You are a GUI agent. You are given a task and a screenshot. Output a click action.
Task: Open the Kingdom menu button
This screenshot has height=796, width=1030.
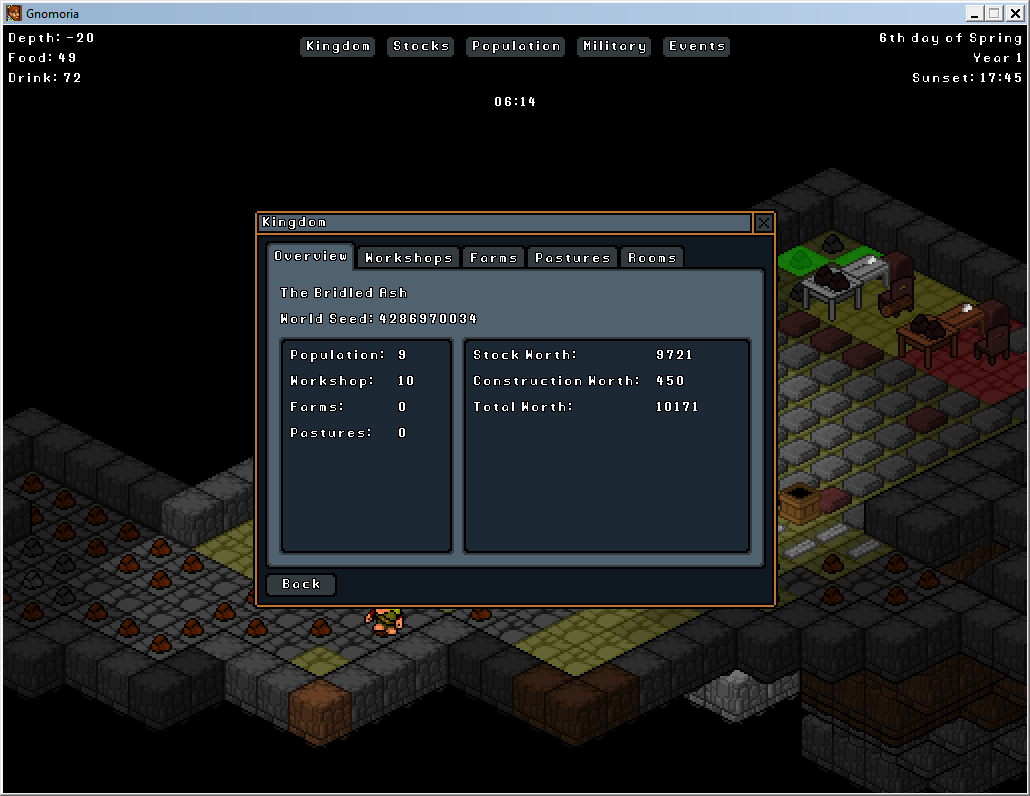tap(338, 46)
